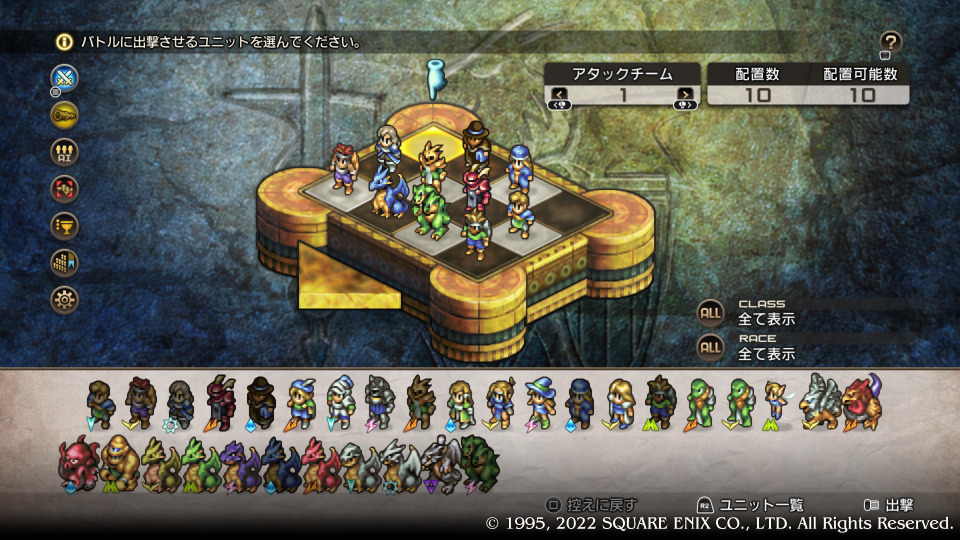Viewport: 960px width, 540px height.
Task: Switch to the next attack team
Action: [685, 95]
